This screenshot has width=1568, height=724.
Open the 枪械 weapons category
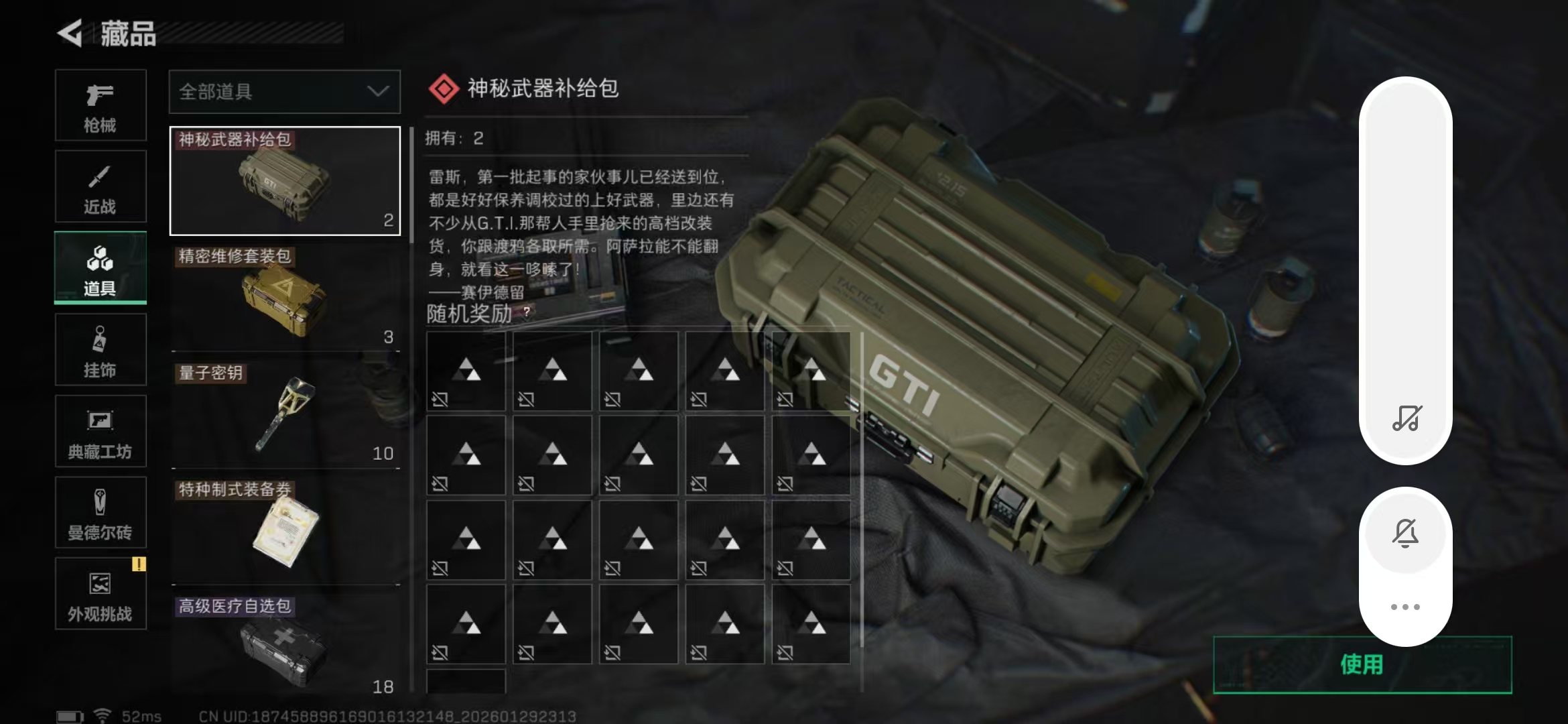point(101,105)
